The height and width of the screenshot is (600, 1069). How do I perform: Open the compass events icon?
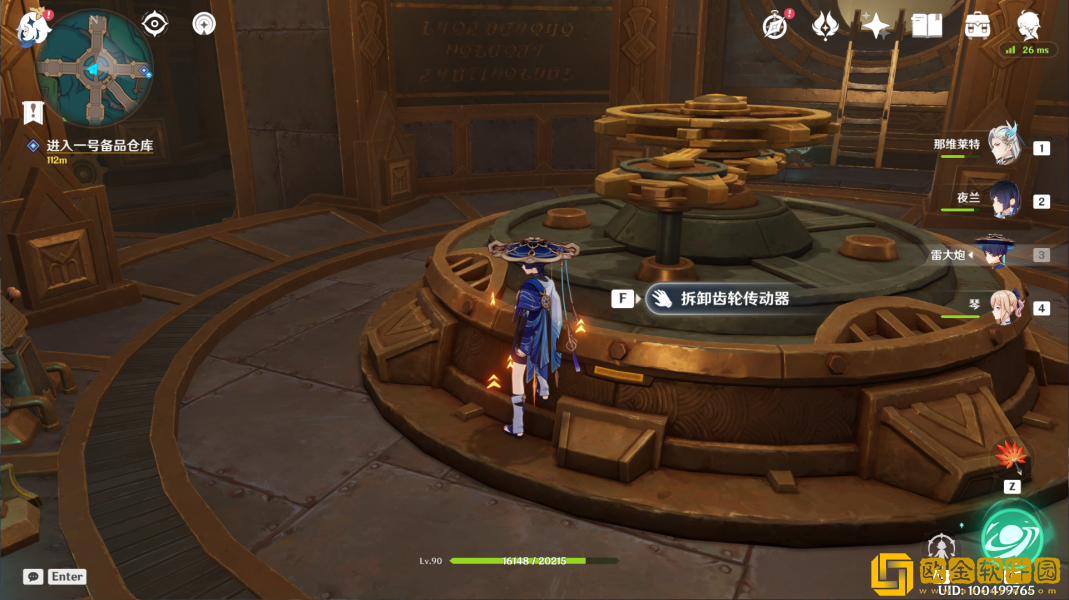[774, 26]
